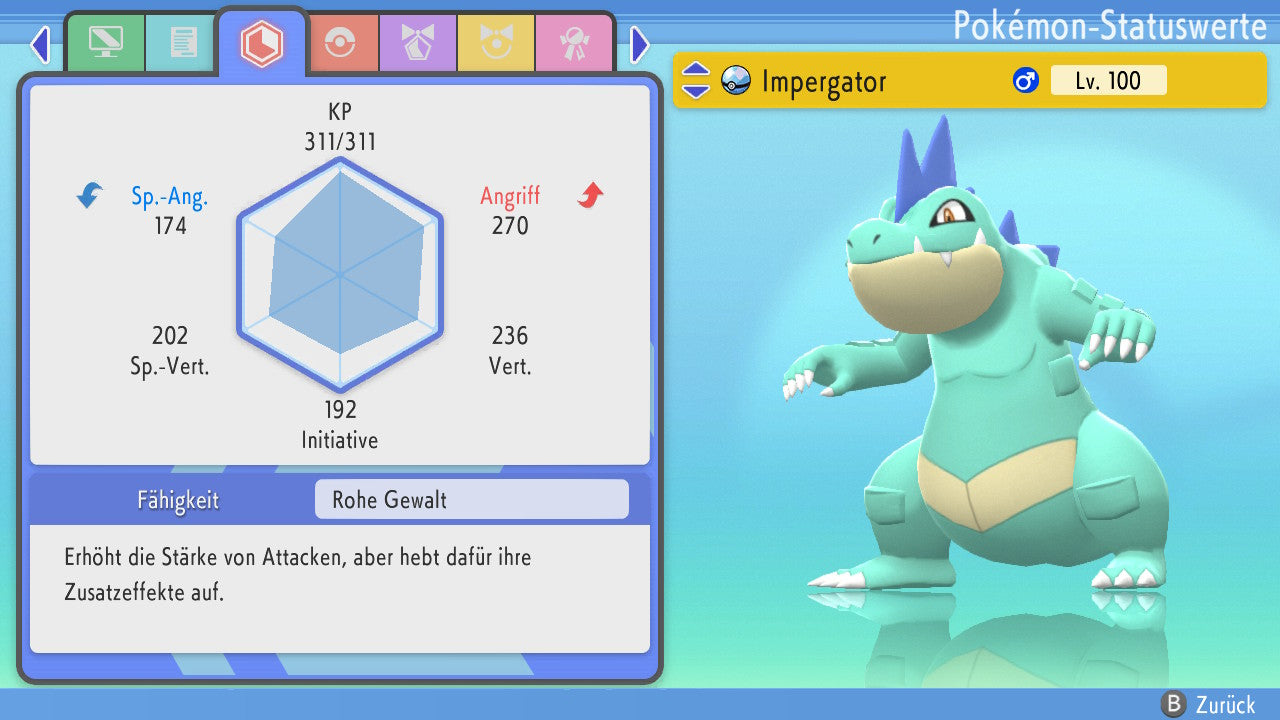Viewport: 1280px width, 720px height.
Task: Open the red Poké Ball moves tab
Action: (340, 43)
